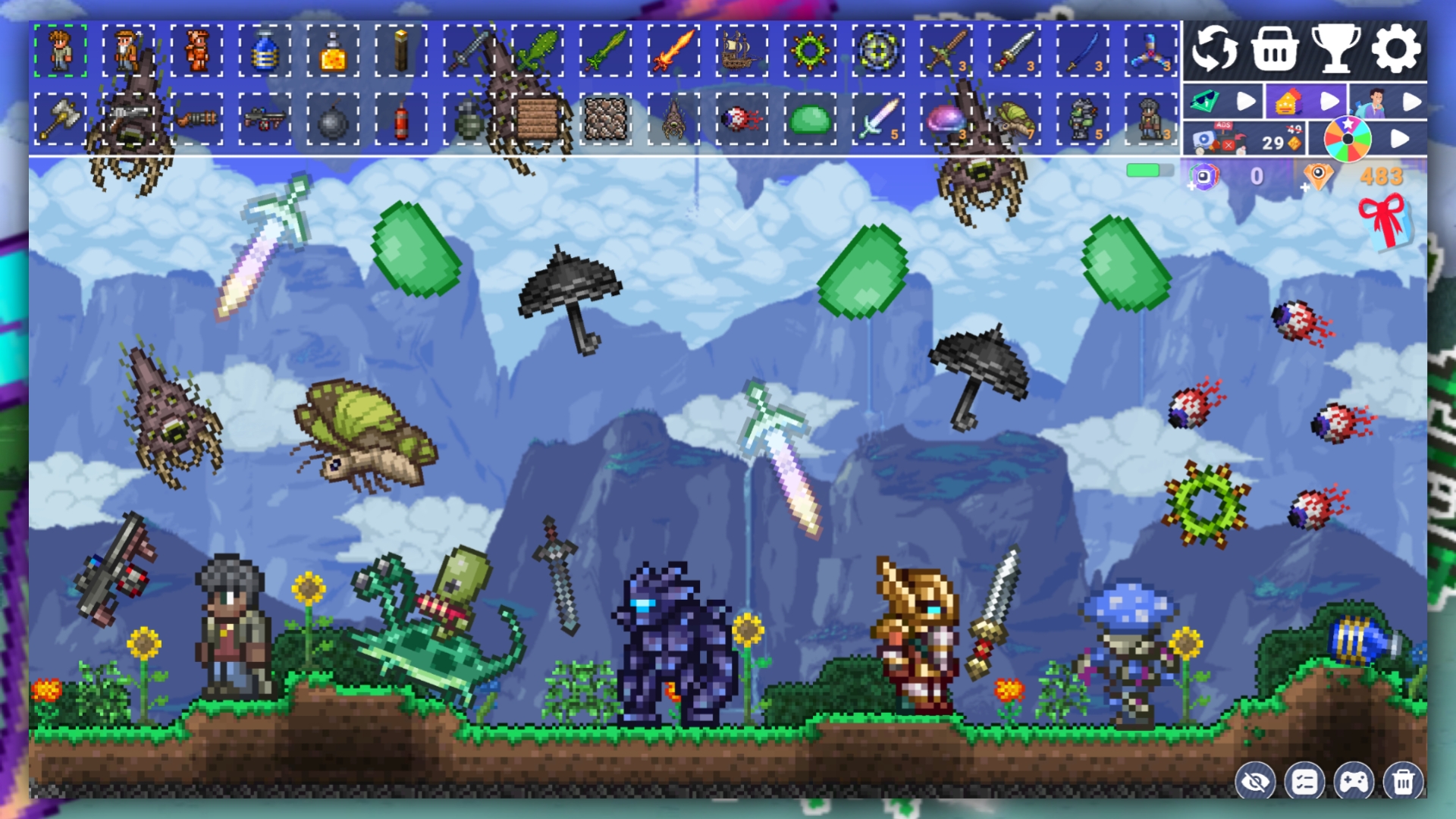Screen dimensions: 1456x819
Task: Tap the refresh/restart arrows icon
Action: click(1214, 49)
